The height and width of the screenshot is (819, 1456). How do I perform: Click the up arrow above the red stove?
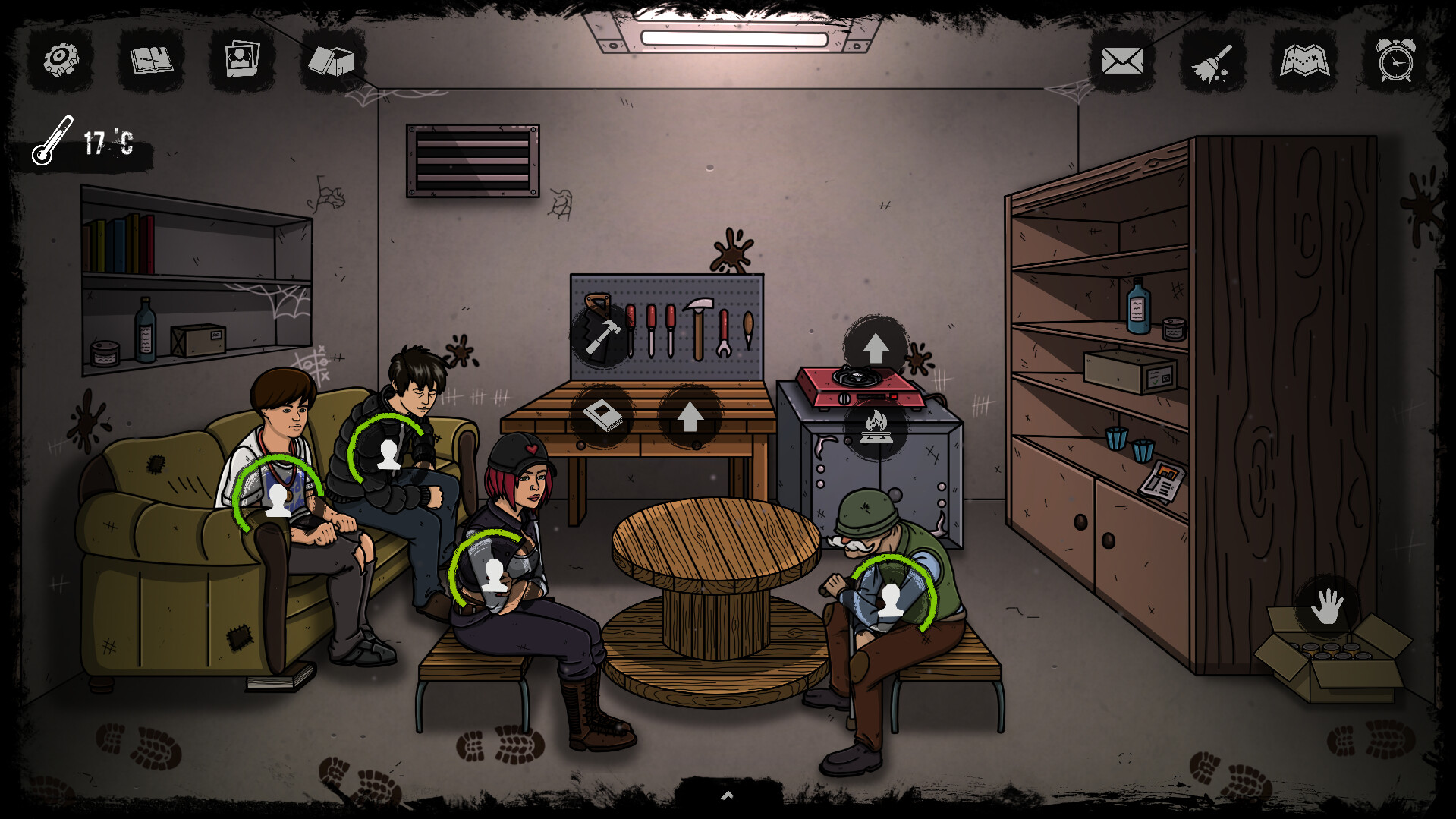pos(876,345)
